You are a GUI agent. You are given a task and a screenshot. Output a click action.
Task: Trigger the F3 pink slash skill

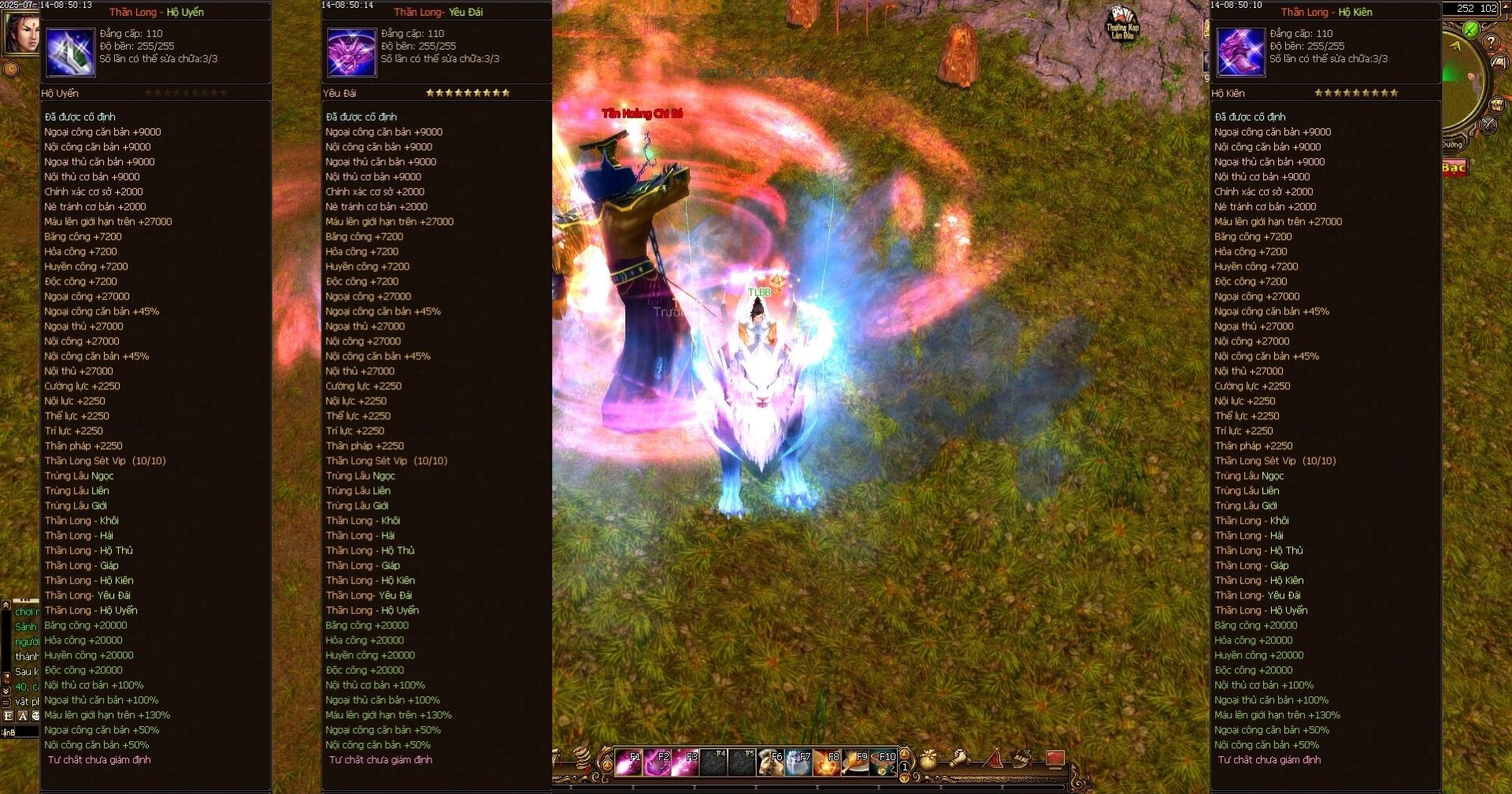click(x=685, y=762)
